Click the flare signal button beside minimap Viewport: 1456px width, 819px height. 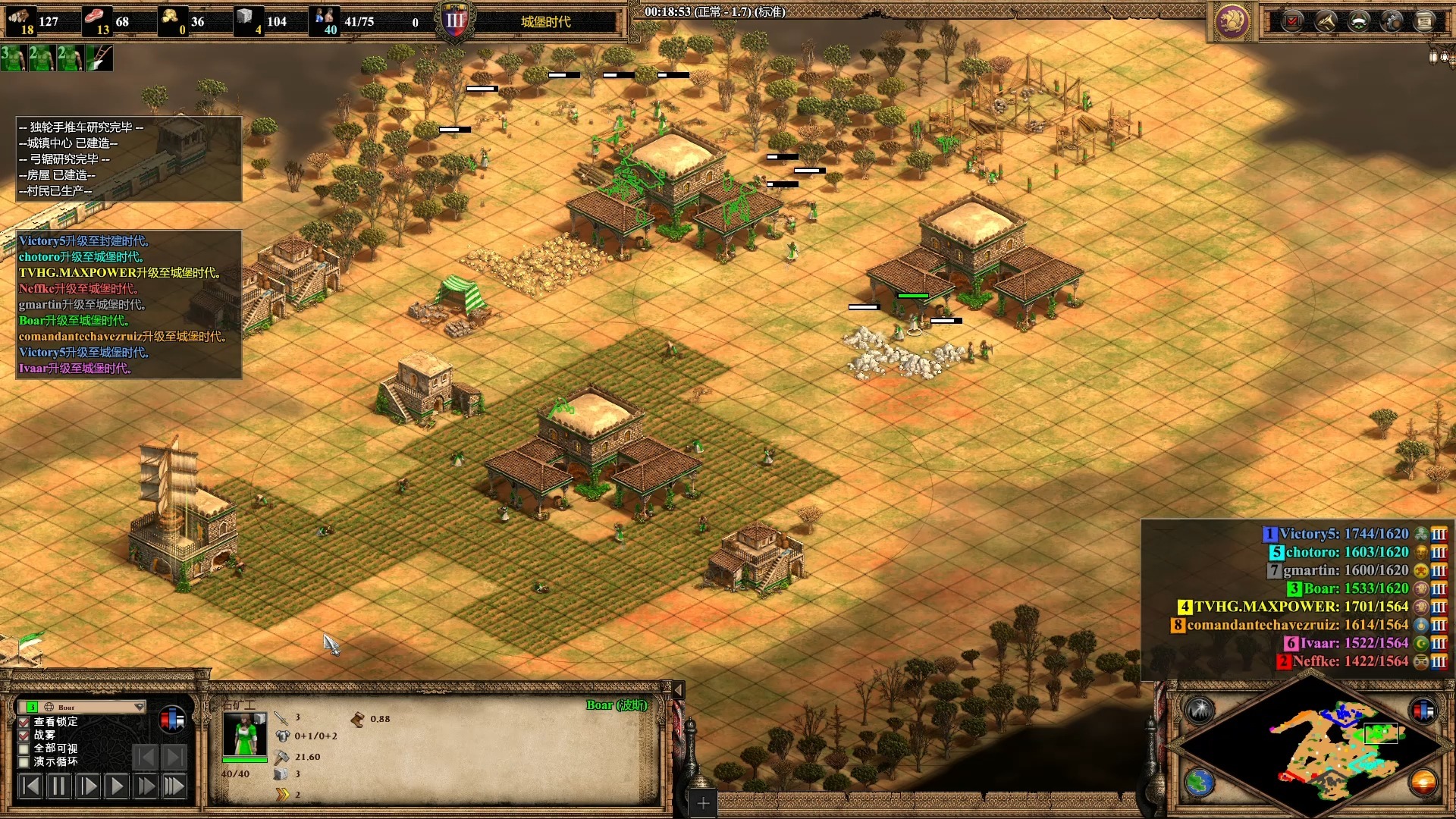pyautogui.click(x=1200, y=711)
